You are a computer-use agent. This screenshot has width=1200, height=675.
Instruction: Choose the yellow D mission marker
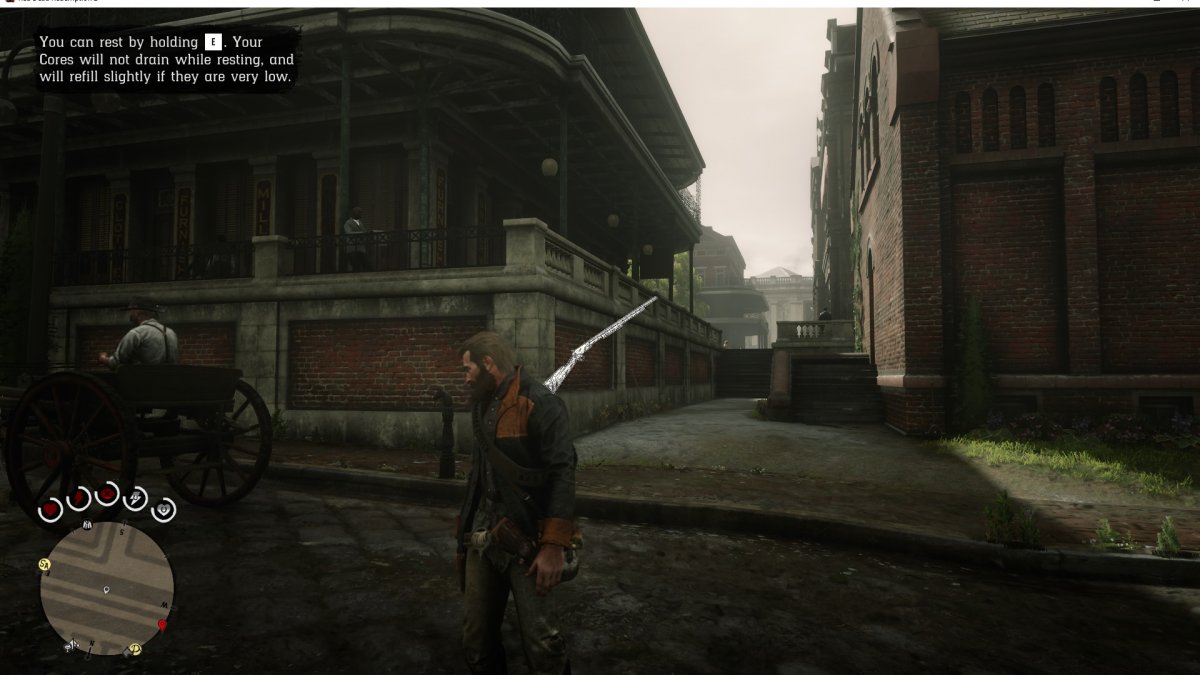(134, 649)
